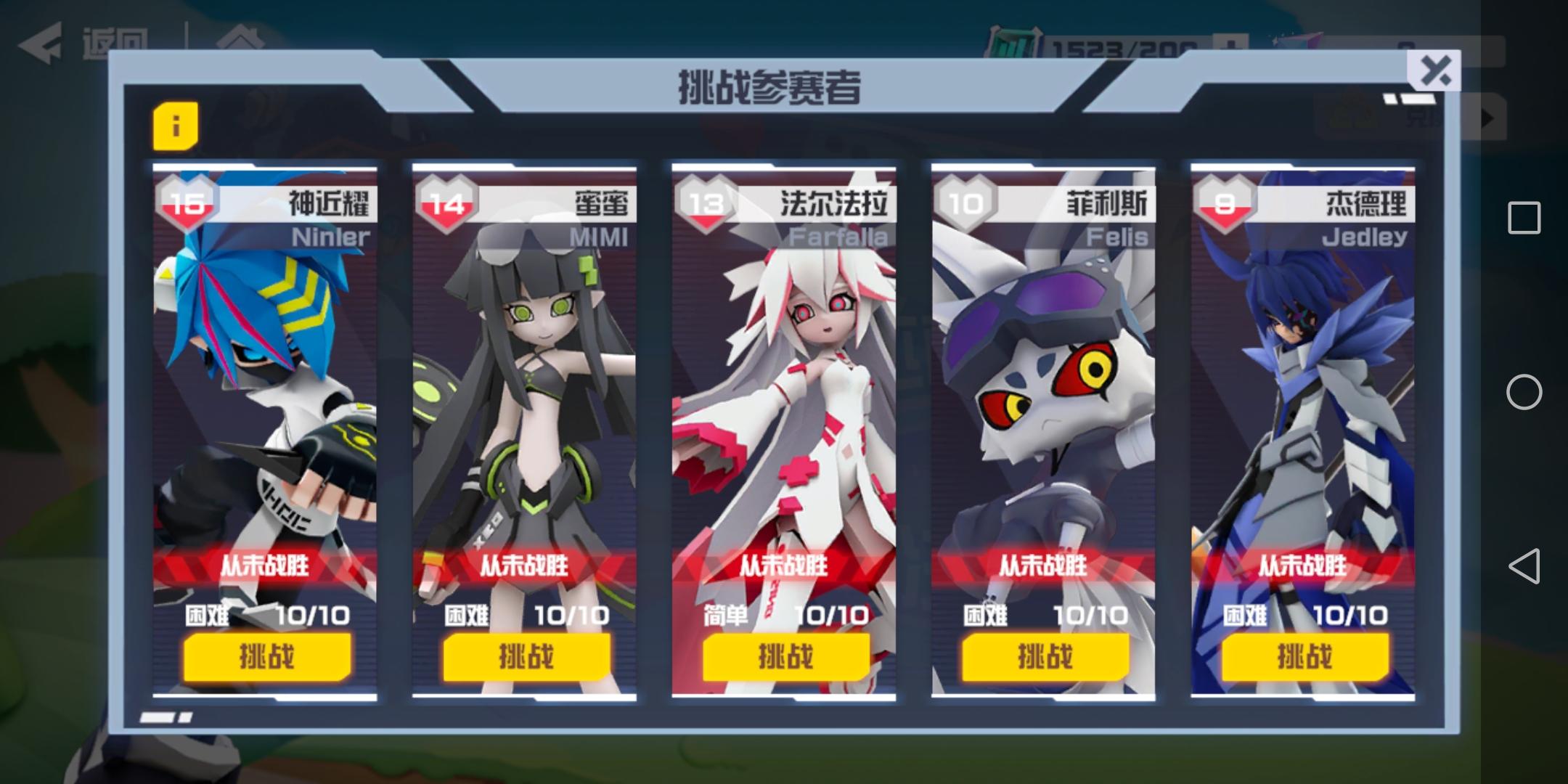Tap the green crystal currency icon
This screenshot has width=1568, height=784.
click(x=1015, y=40)
